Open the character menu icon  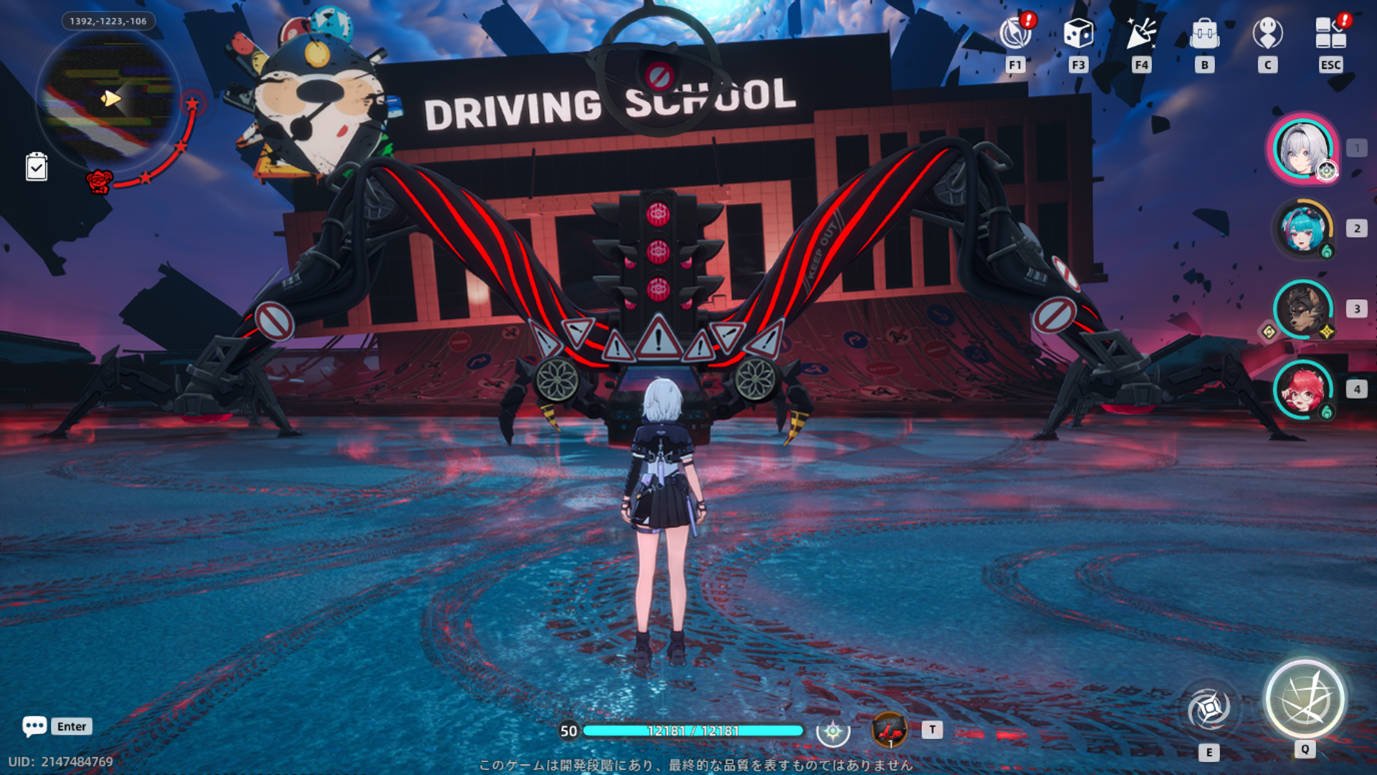1267,33
